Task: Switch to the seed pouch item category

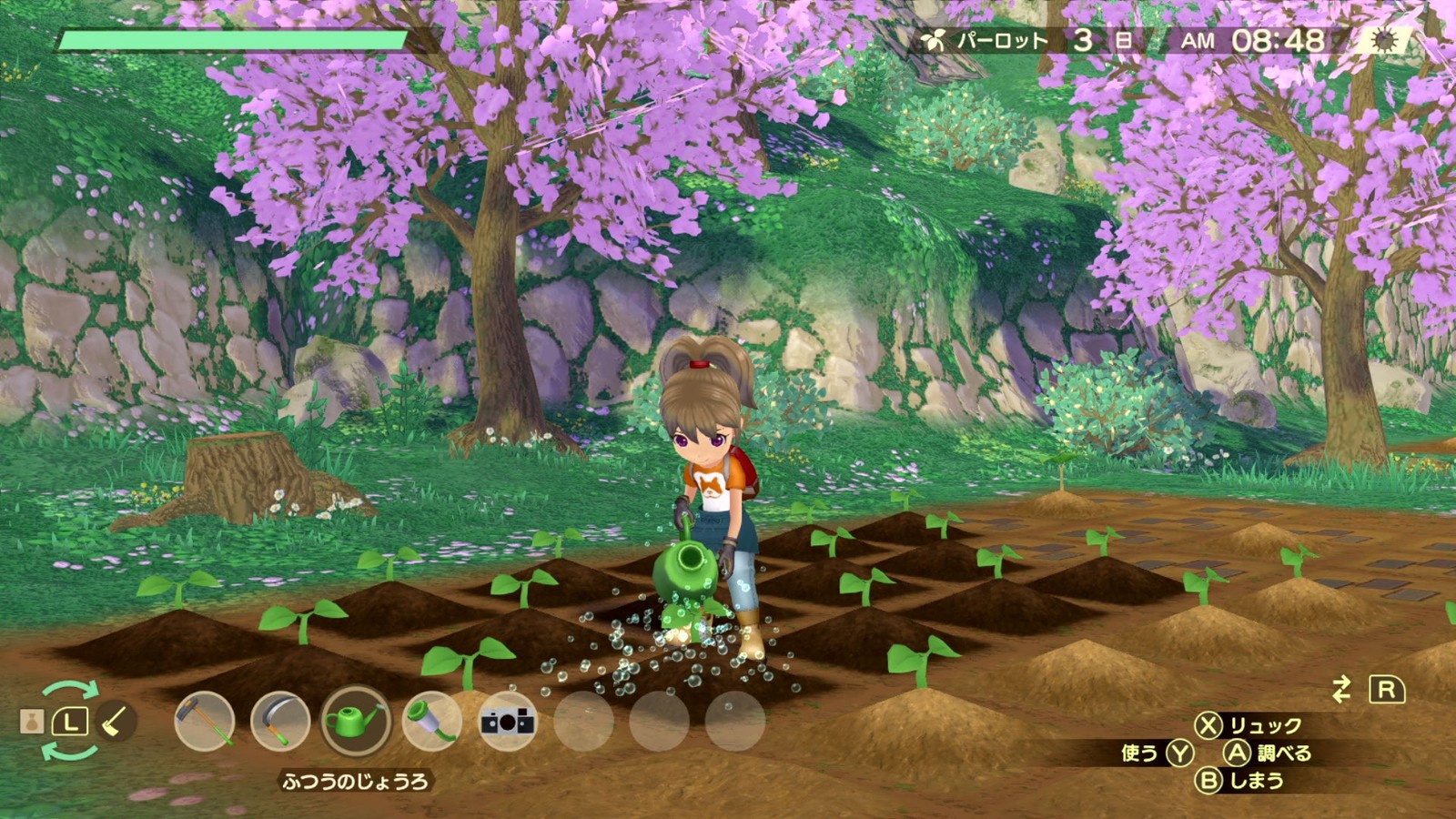Action: click(x=32, y=723)
